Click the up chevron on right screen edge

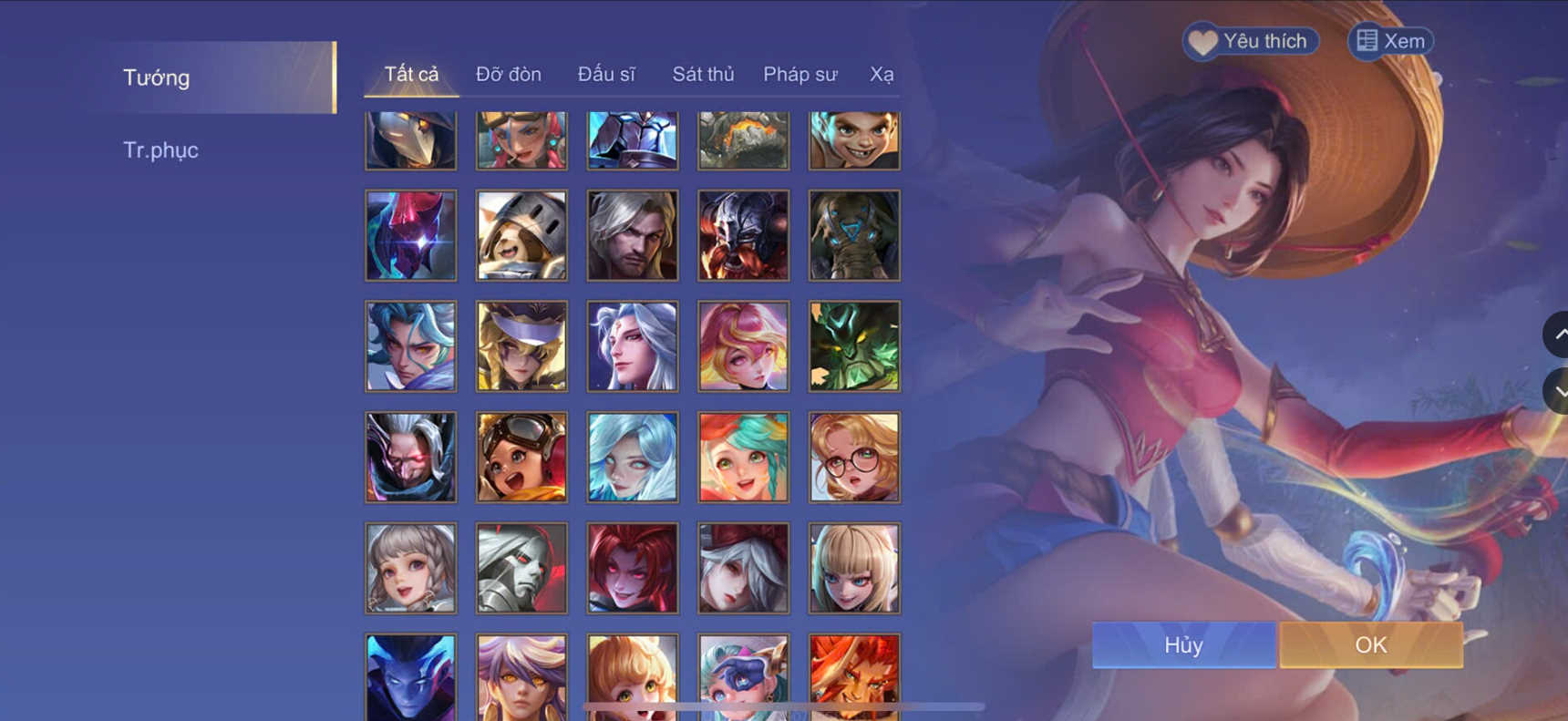1561,335
